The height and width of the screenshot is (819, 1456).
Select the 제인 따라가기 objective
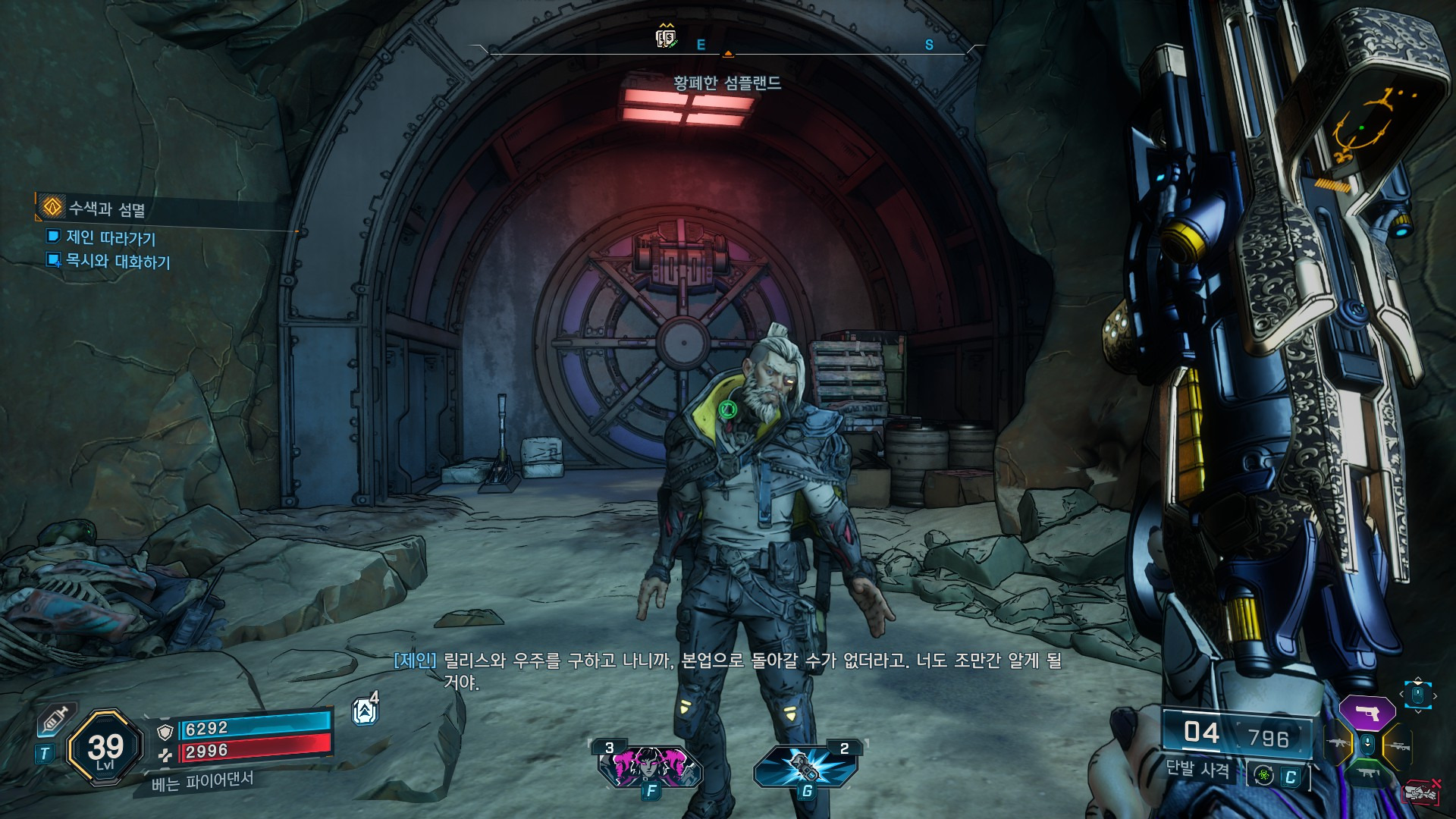click(x=111, y=237)
